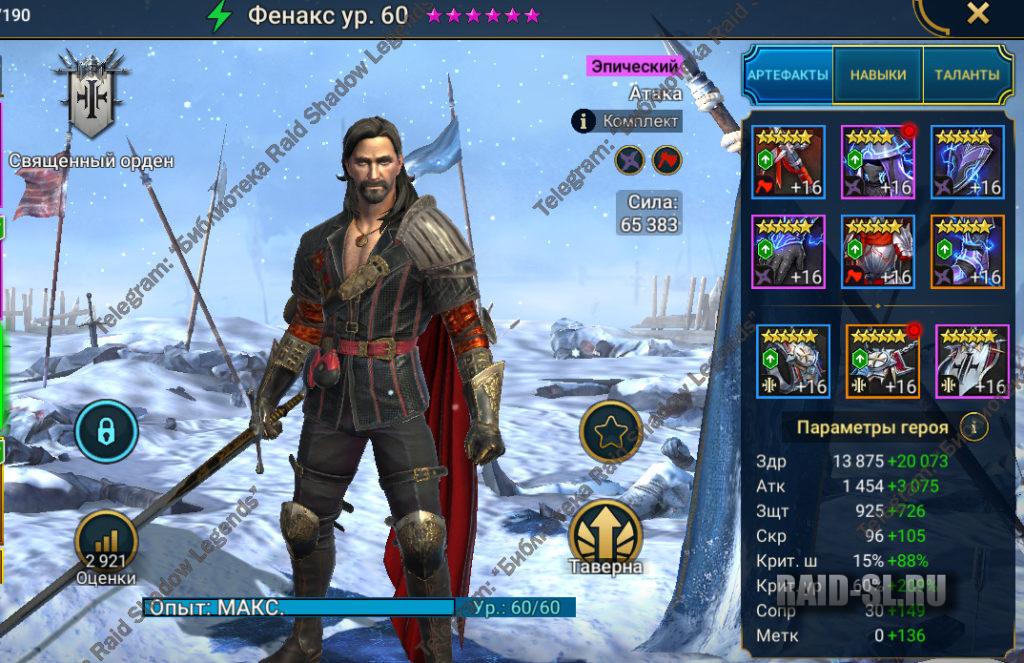Select the black gauntlets artifact slot
The width and height of the screenshot is (1024, 663).
[788, 252]
